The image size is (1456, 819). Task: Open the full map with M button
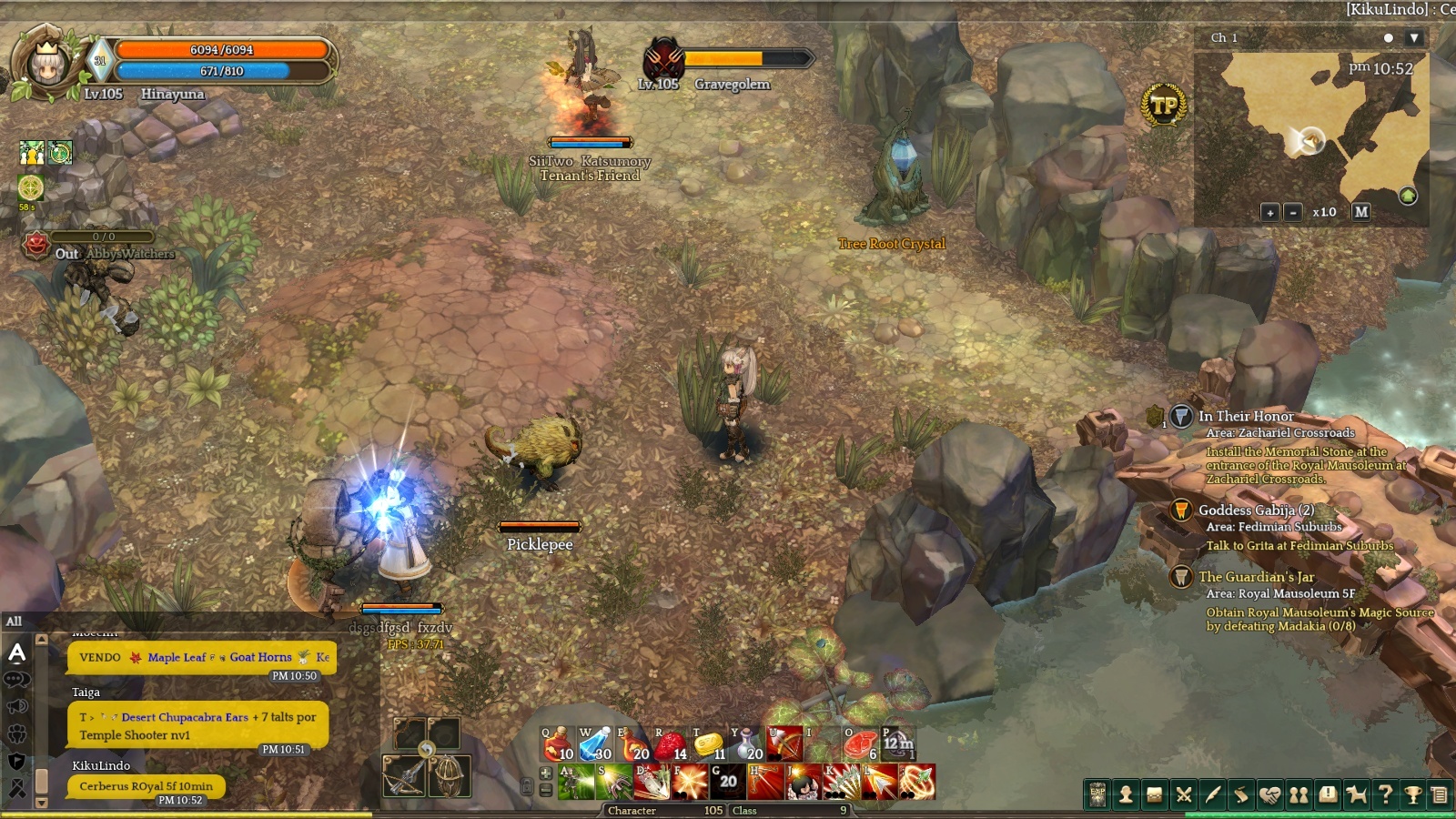1361,211
